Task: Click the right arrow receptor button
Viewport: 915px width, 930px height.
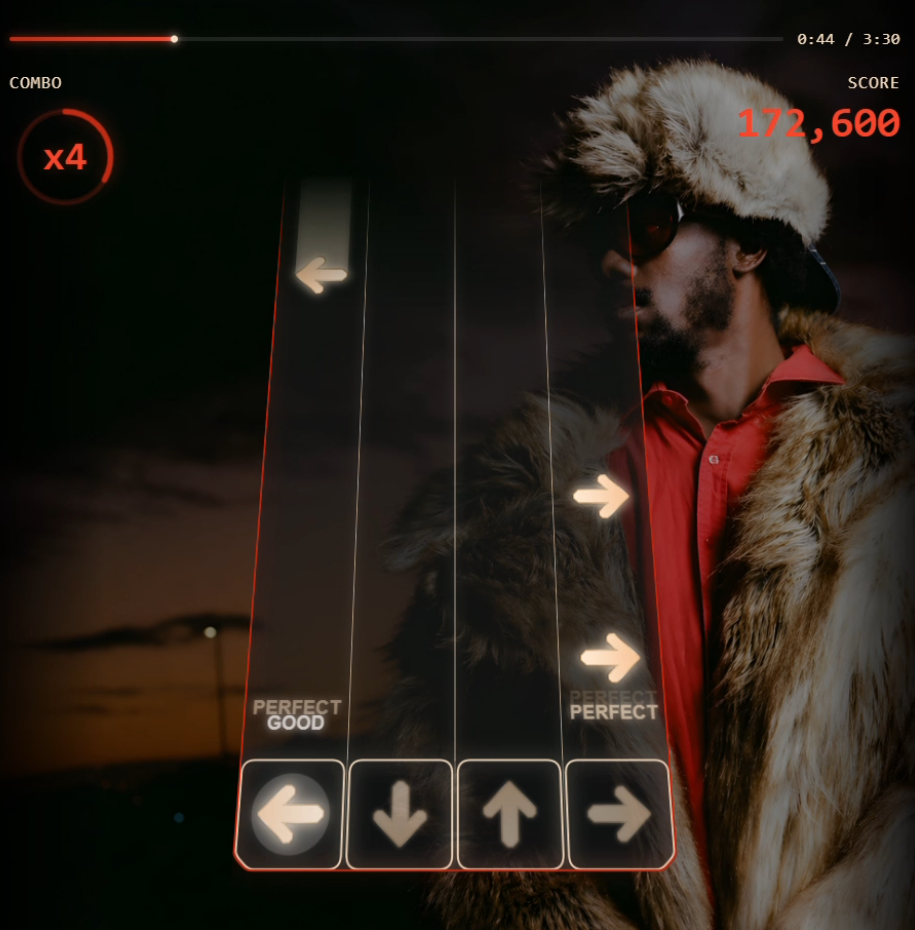Action: (619, 814)
